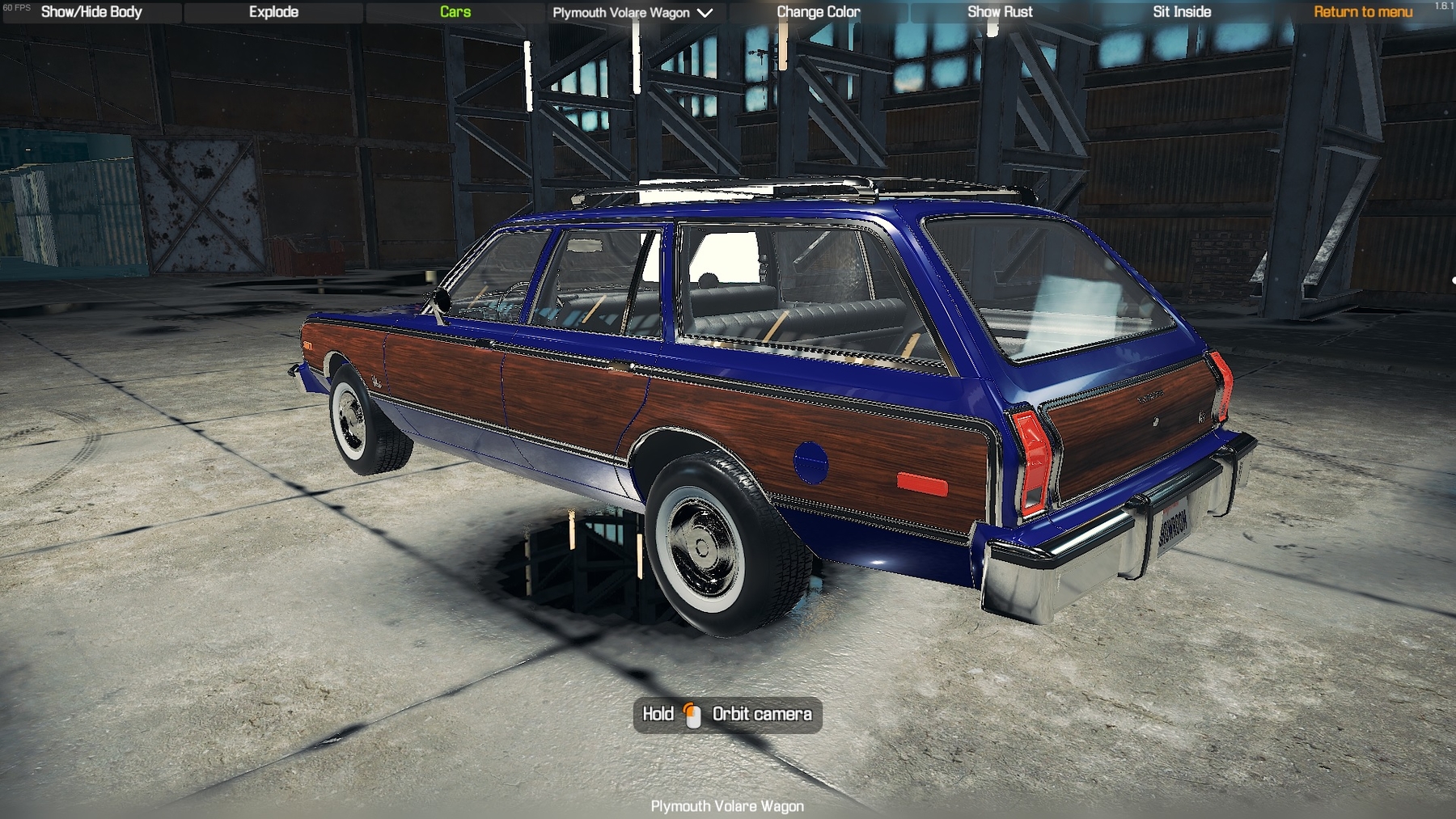Toggle the Show/Hide Body button
1456x819 pixels.
point(91,12)
